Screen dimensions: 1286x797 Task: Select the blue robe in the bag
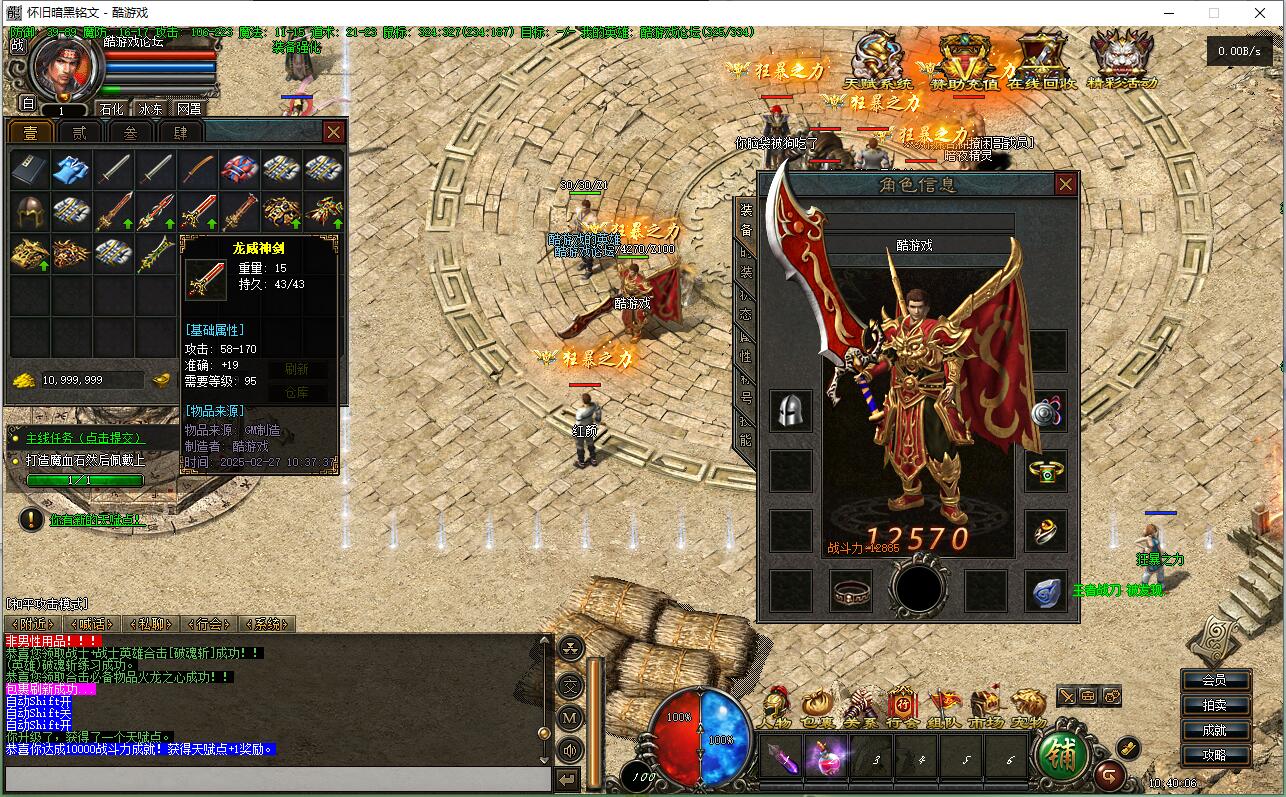coord(71,169)
